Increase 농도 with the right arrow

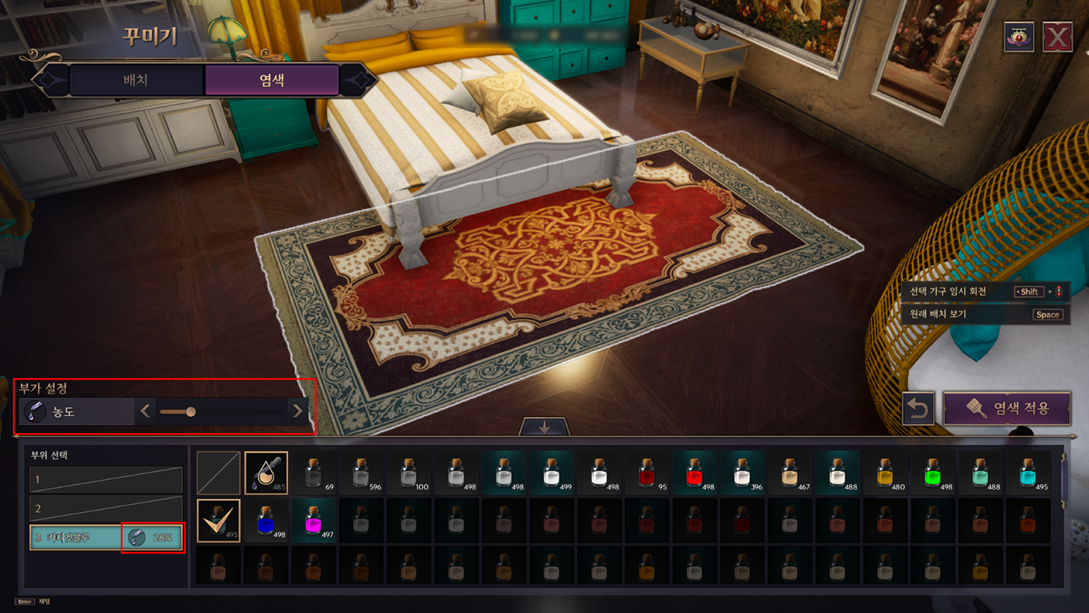[x=297, y=411]
